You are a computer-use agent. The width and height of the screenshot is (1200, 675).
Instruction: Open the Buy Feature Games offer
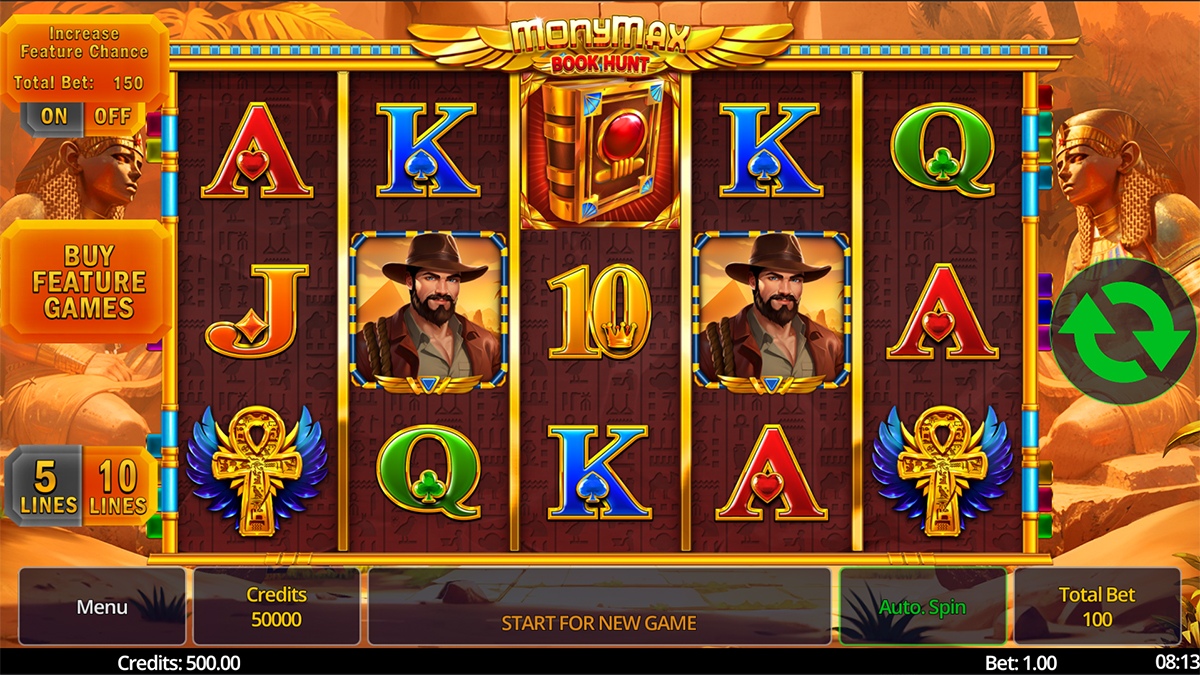click(88, 282)
